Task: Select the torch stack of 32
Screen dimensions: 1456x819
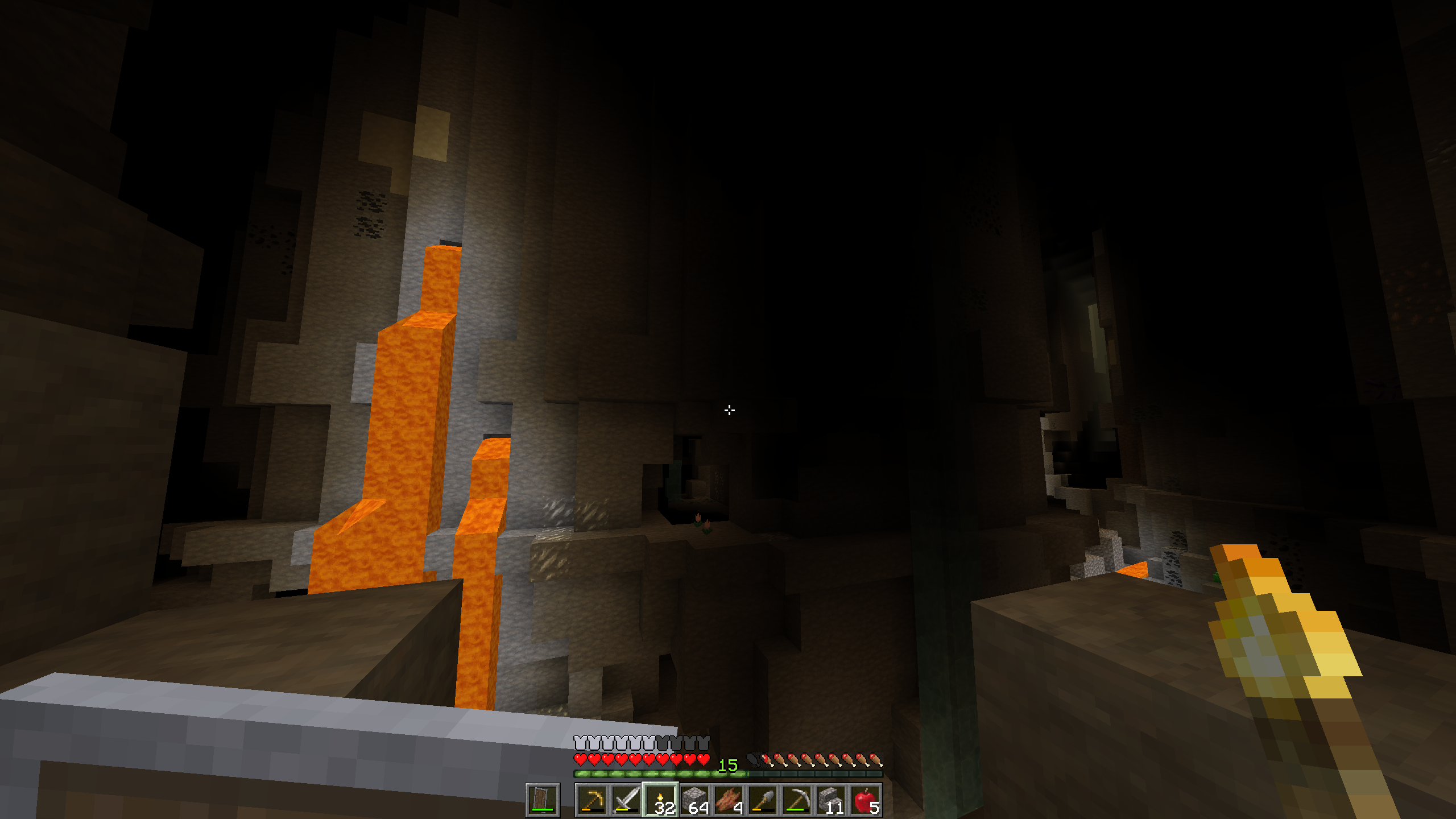Action: point(660,800)
